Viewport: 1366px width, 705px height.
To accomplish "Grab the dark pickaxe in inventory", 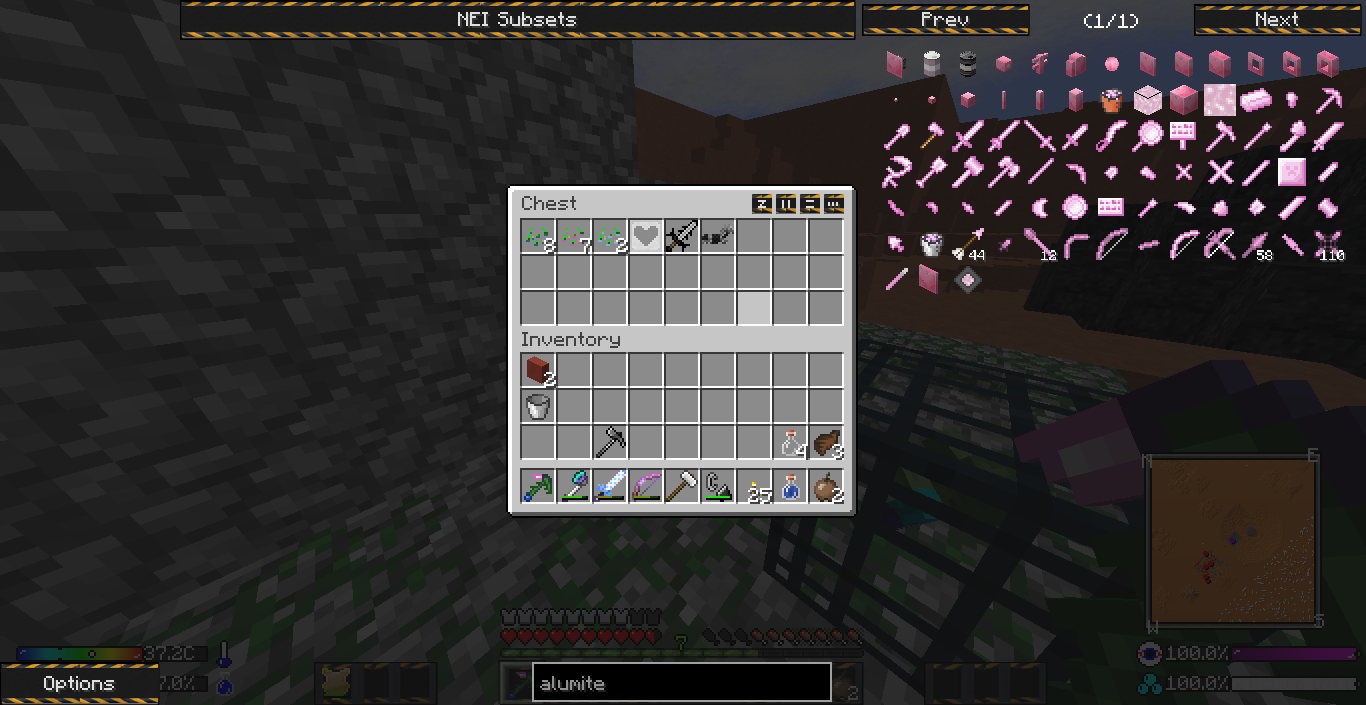I will tap(610, 443).
